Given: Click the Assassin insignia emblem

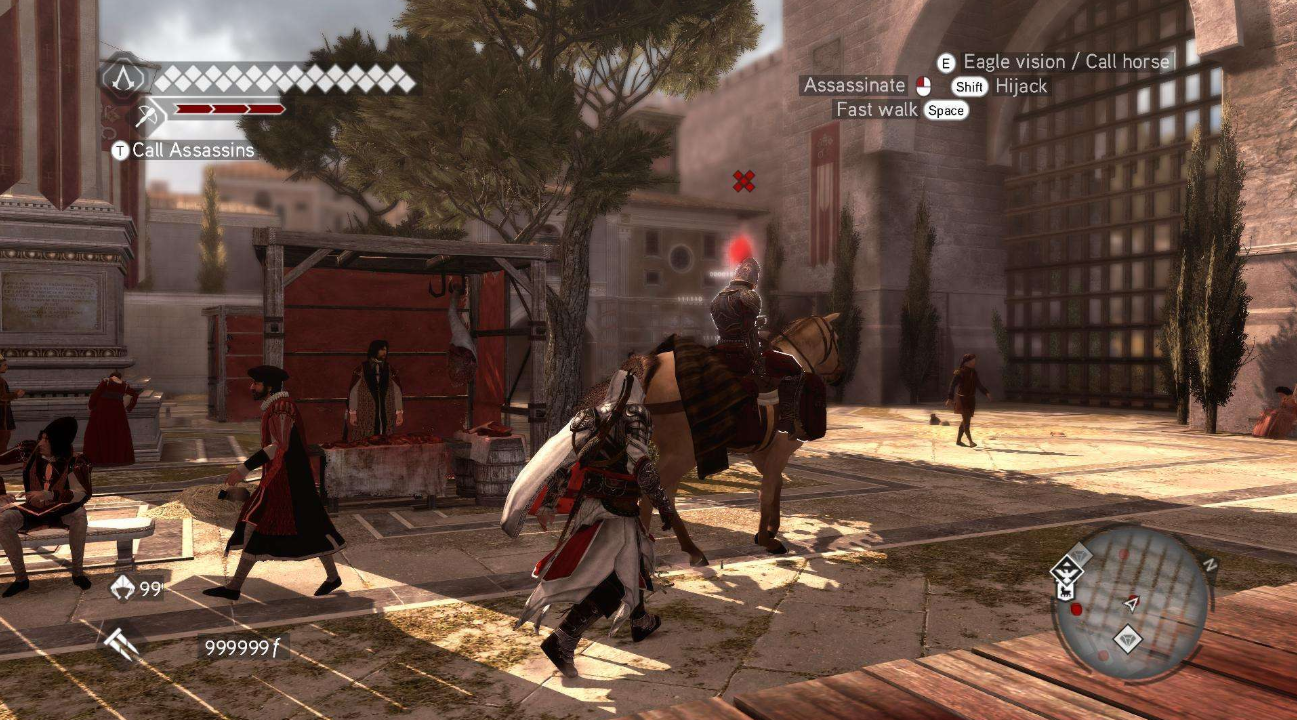Looking at the screenshot, I should click(125, 77).
